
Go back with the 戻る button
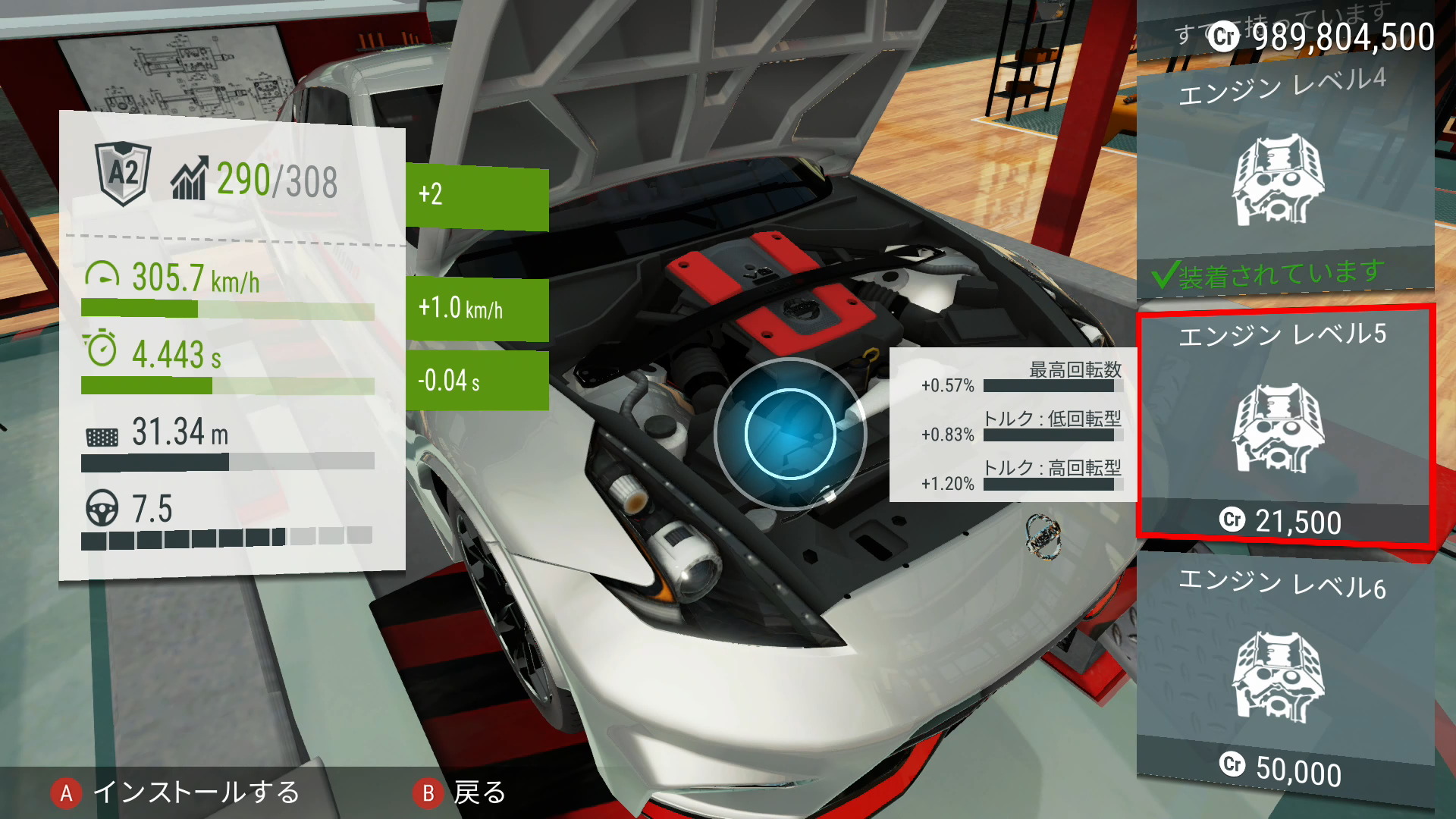460,793
